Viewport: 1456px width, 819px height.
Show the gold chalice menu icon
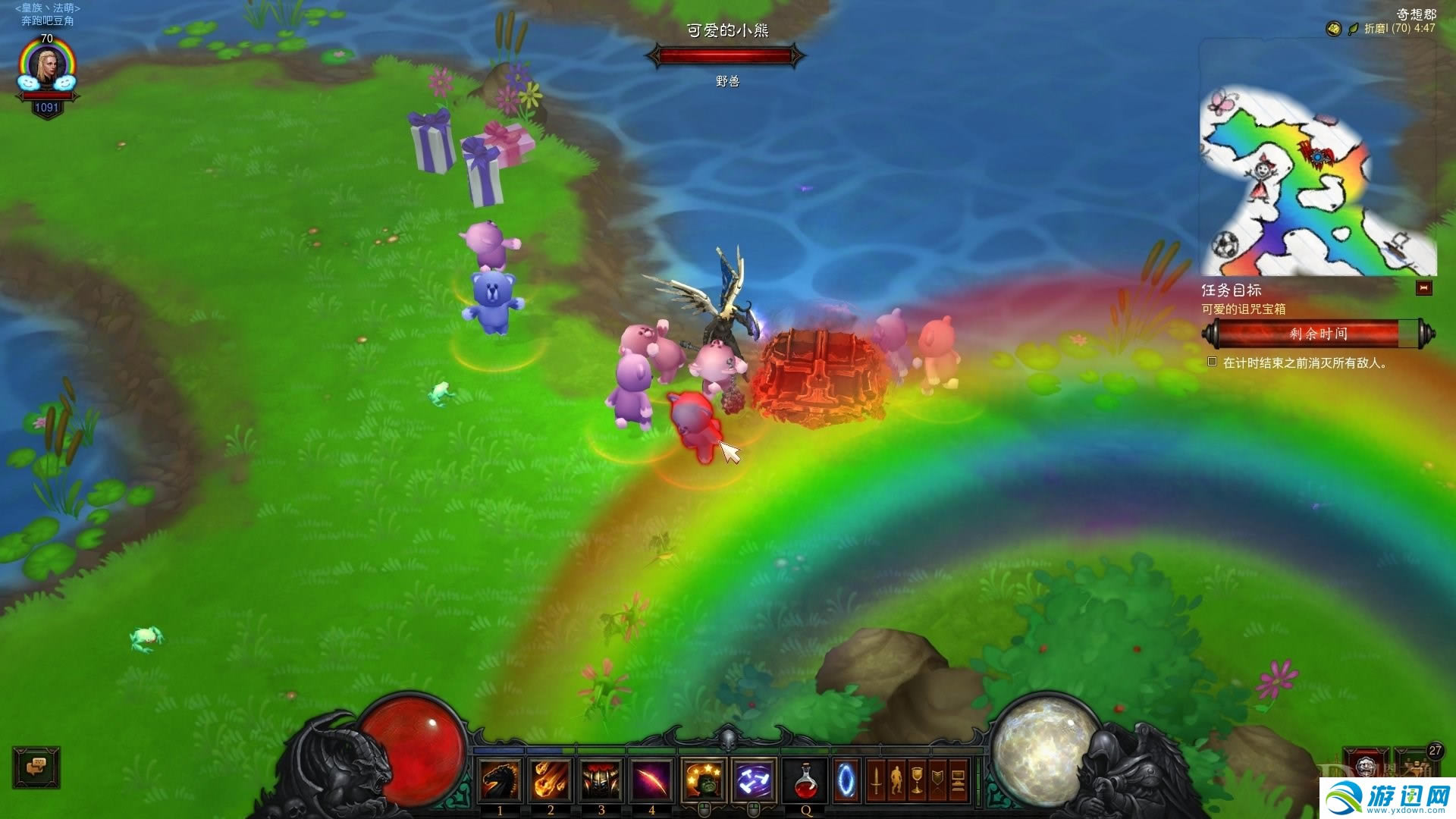coord(917,780)
